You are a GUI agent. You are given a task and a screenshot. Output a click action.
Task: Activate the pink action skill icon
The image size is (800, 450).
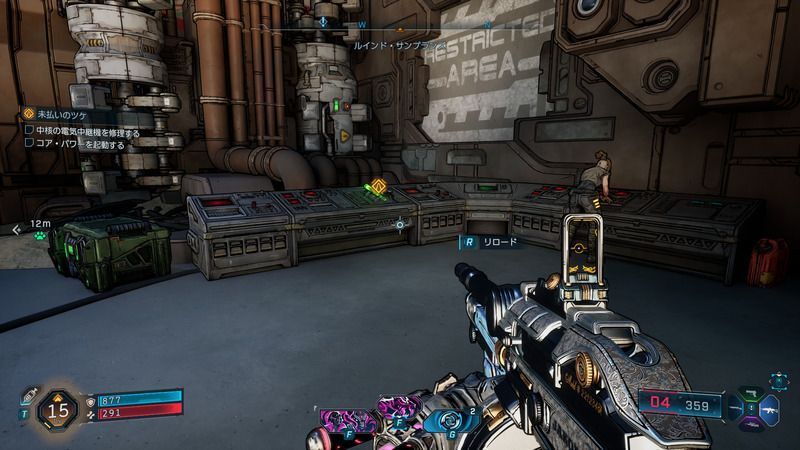(349, 415)
